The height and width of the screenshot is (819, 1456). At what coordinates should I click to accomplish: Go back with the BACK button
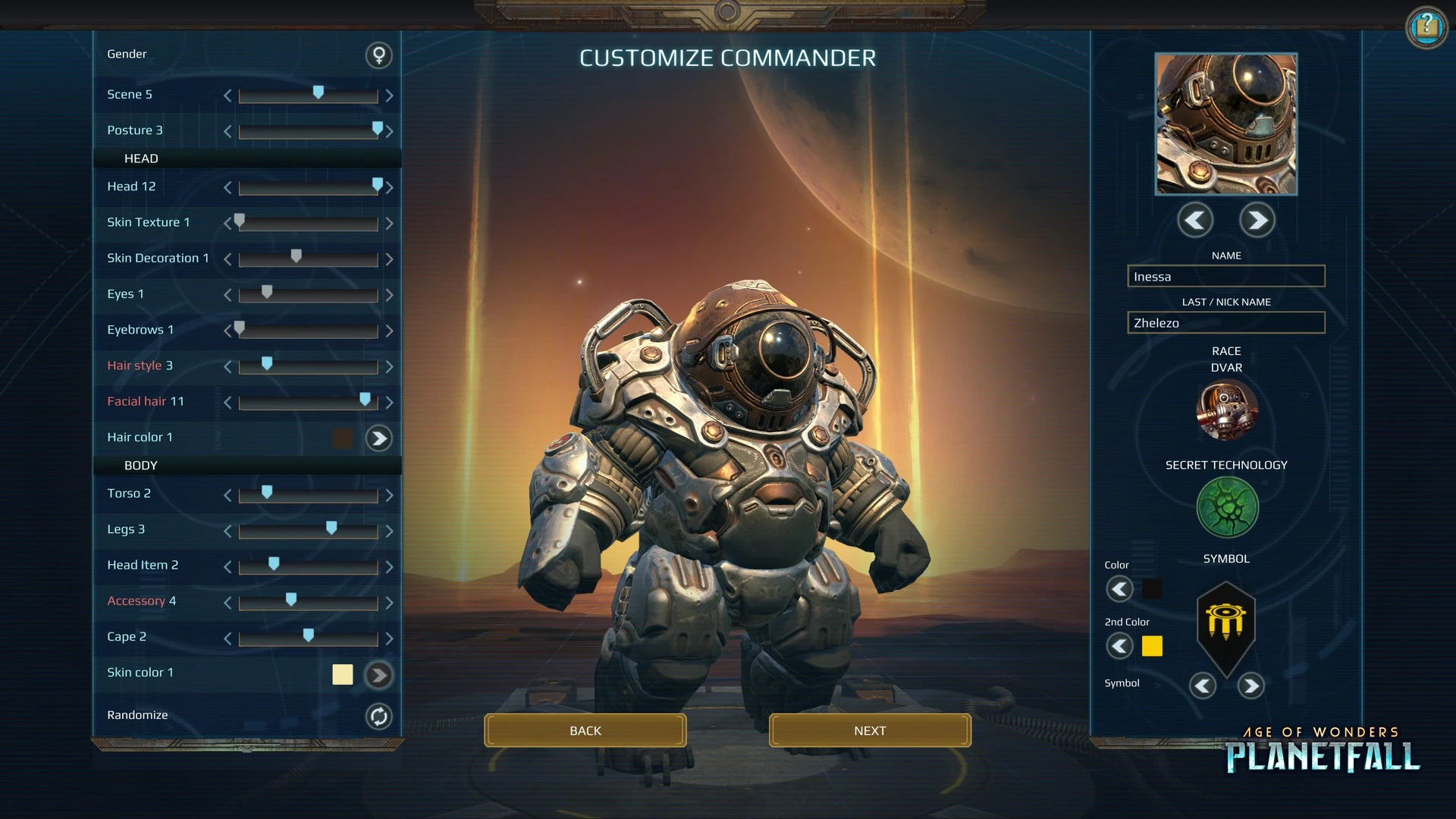(x=585, y=730)
